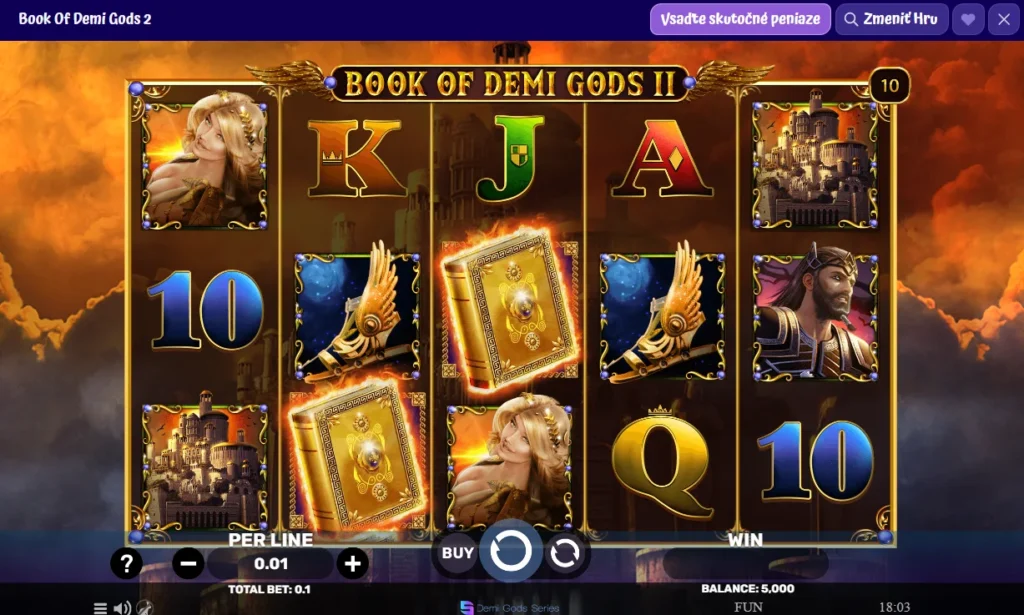Click the Vsaďte skutočné peniaze button
This screenshot has width=1024, height=615.
click(x=740, y=19)
